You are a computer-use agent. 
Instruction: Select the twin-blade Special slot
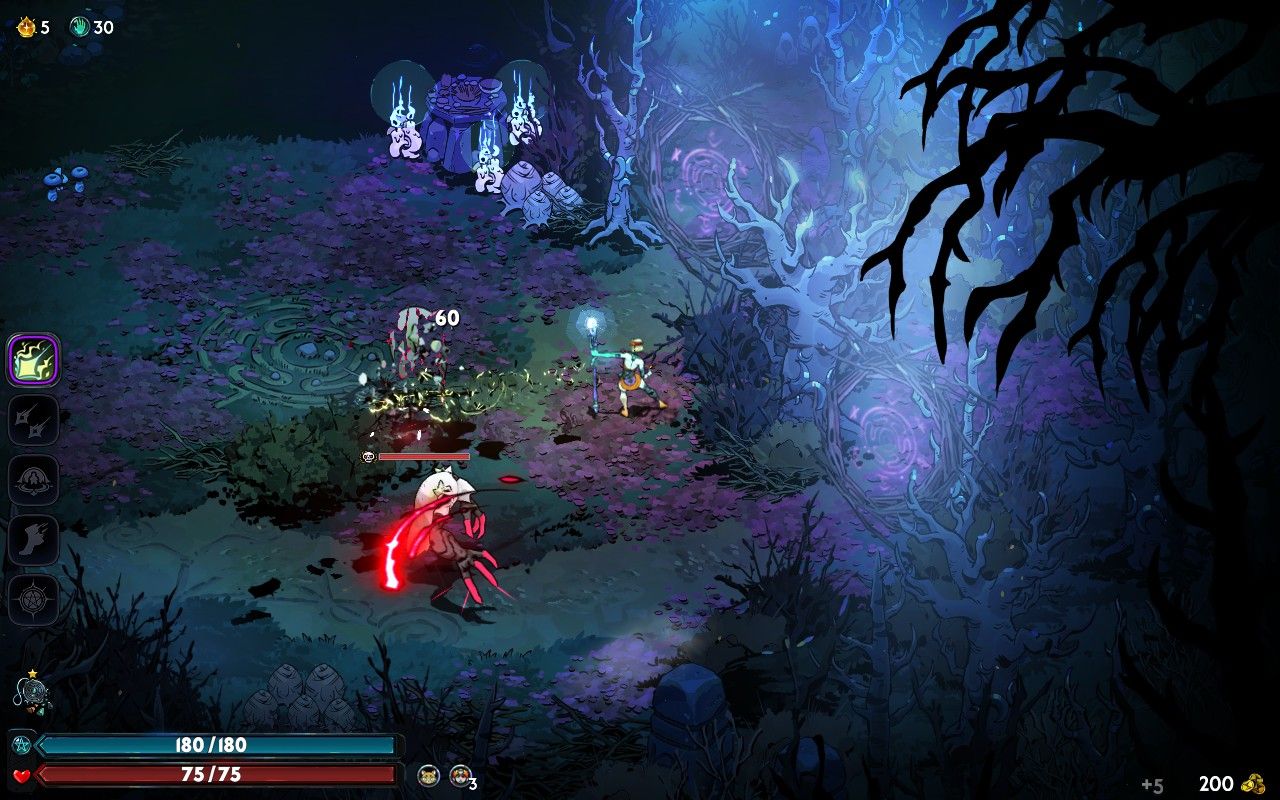tap(34, 420)
